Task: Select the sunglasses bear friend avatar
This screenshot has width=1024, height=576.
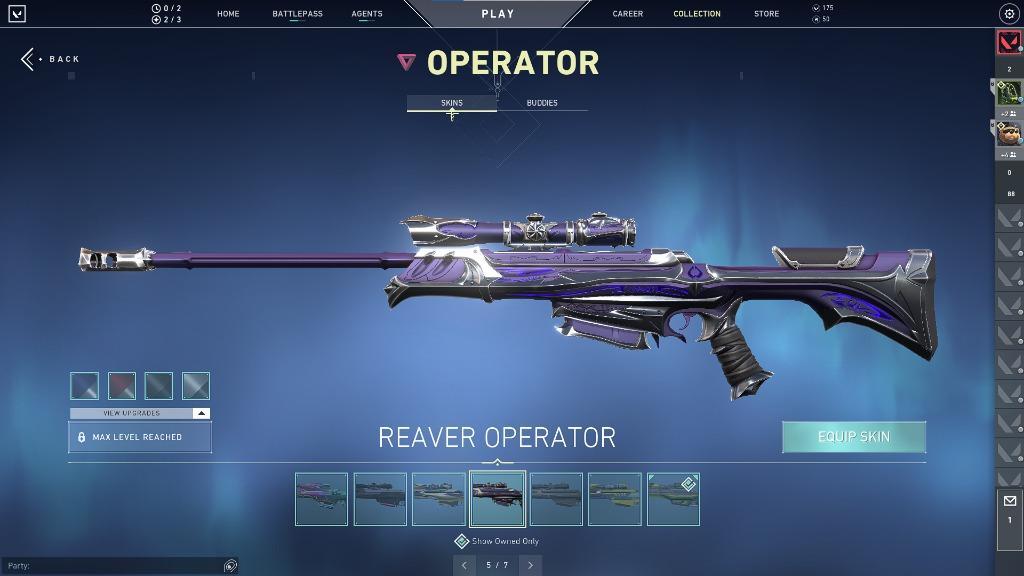Action: pyautogui.click(x=1008, y=133)
